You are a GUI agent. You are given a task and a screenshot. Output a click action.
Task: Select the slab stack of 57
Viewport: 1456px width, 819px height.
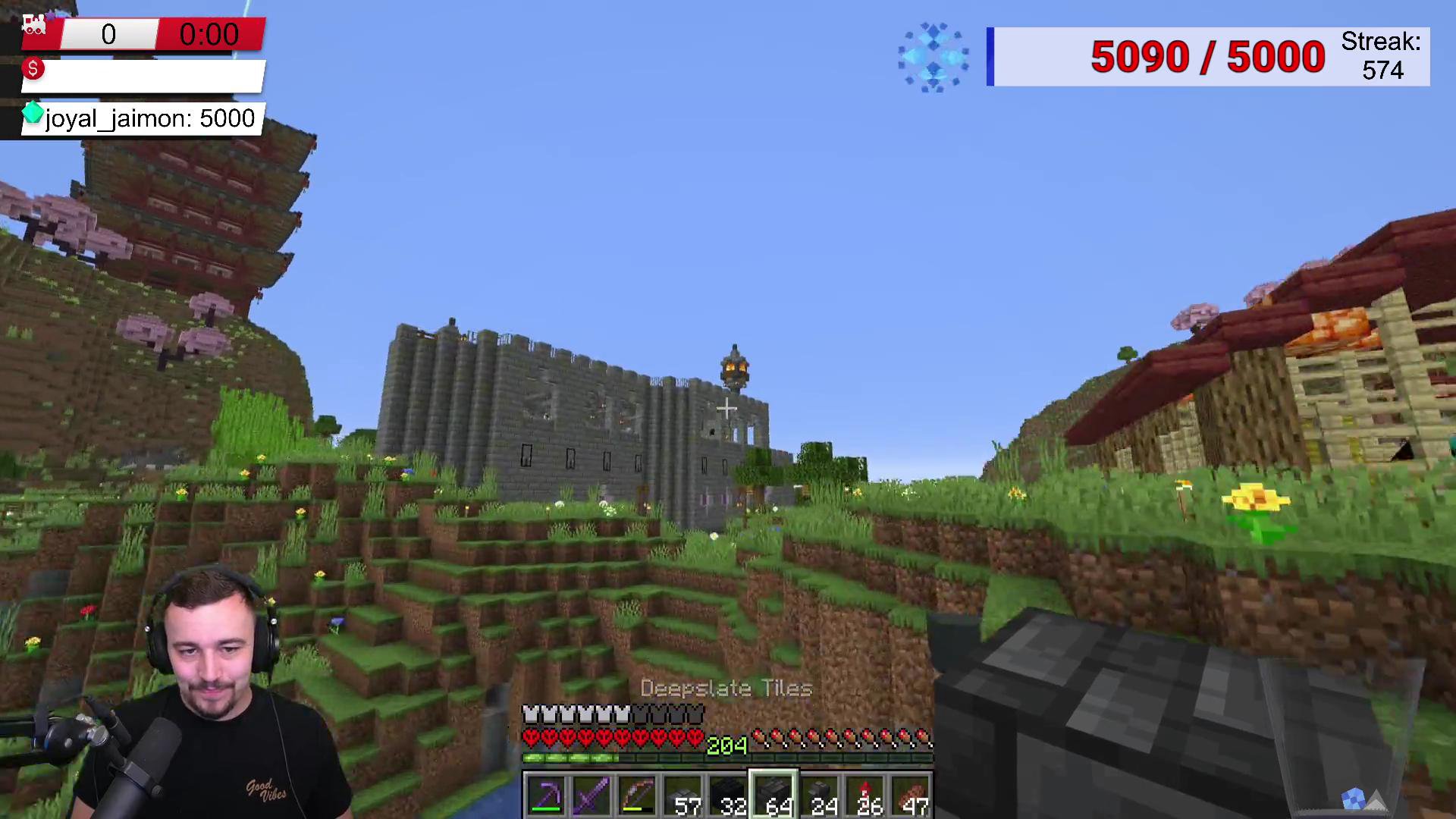682,795
